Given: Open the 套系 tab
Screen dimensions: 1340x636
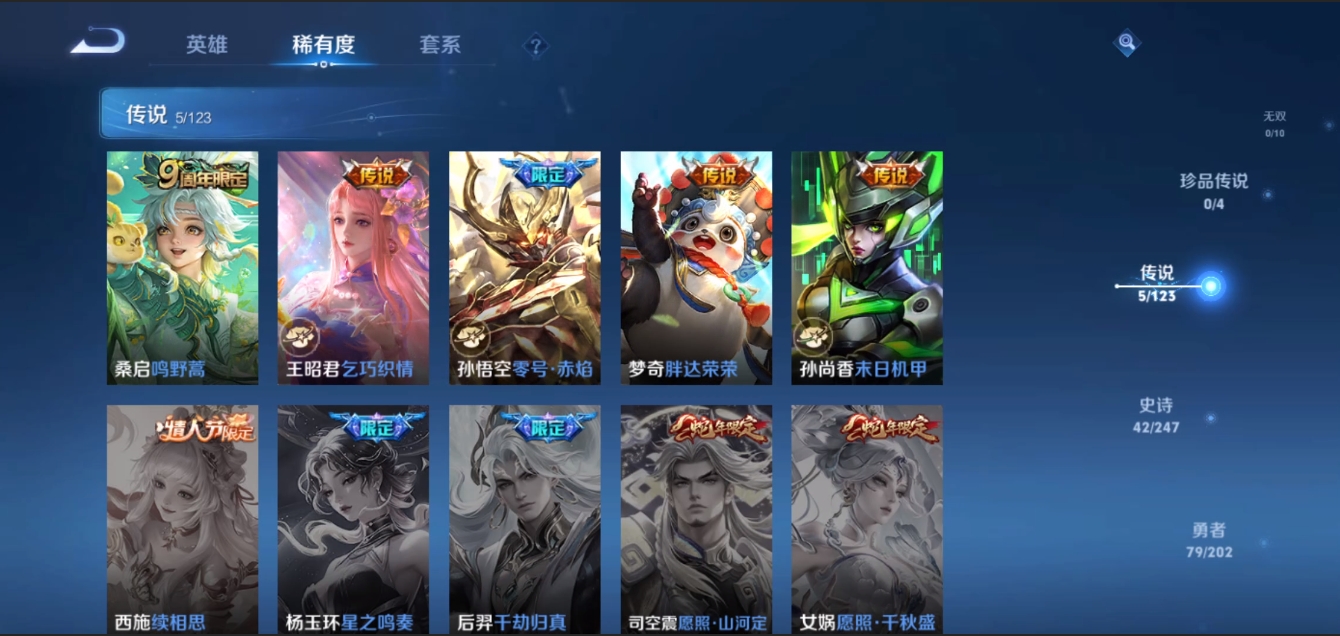Looking at the screenshot, I should coord(440,45).
